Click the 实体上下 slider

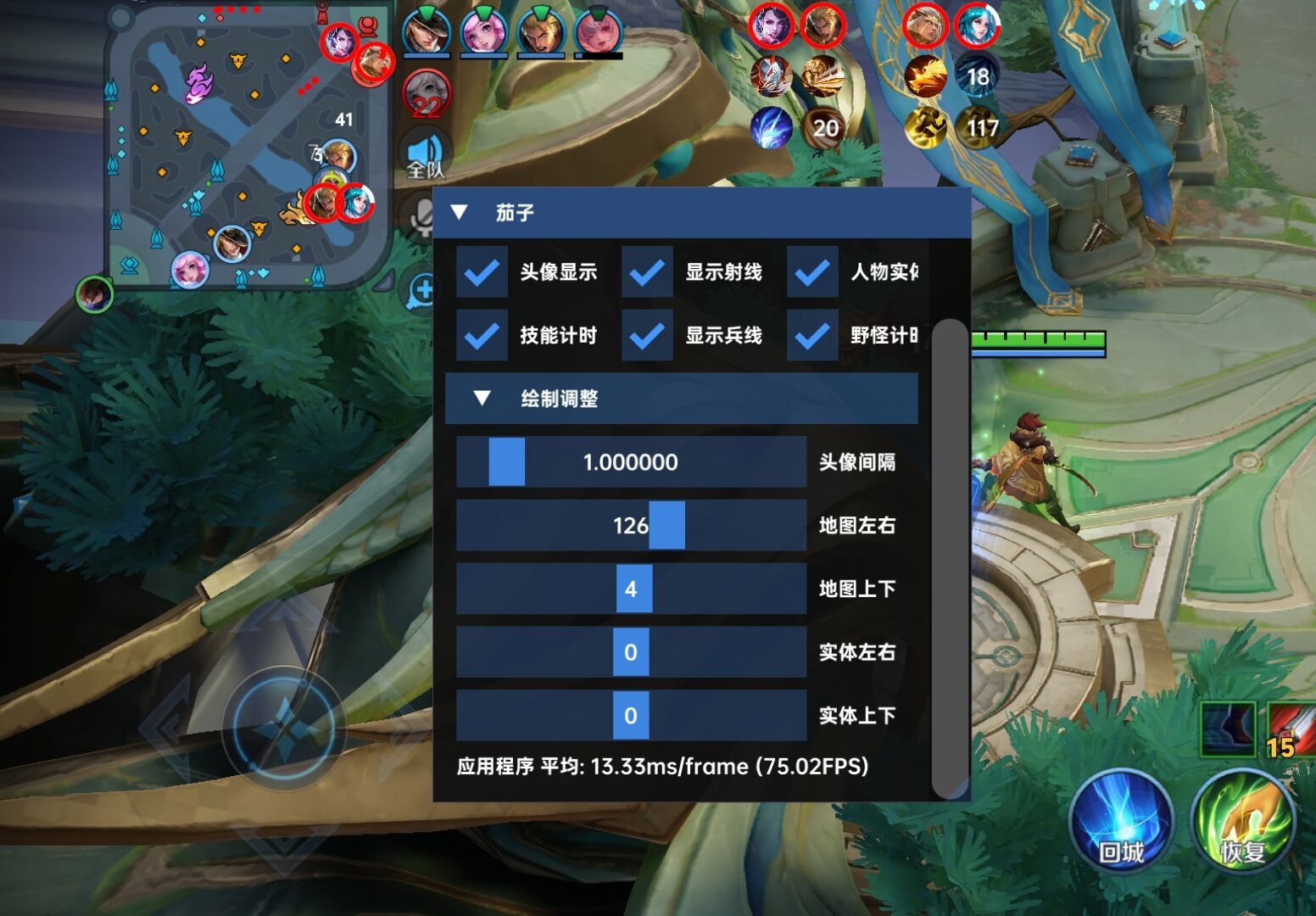coord(631,716)
